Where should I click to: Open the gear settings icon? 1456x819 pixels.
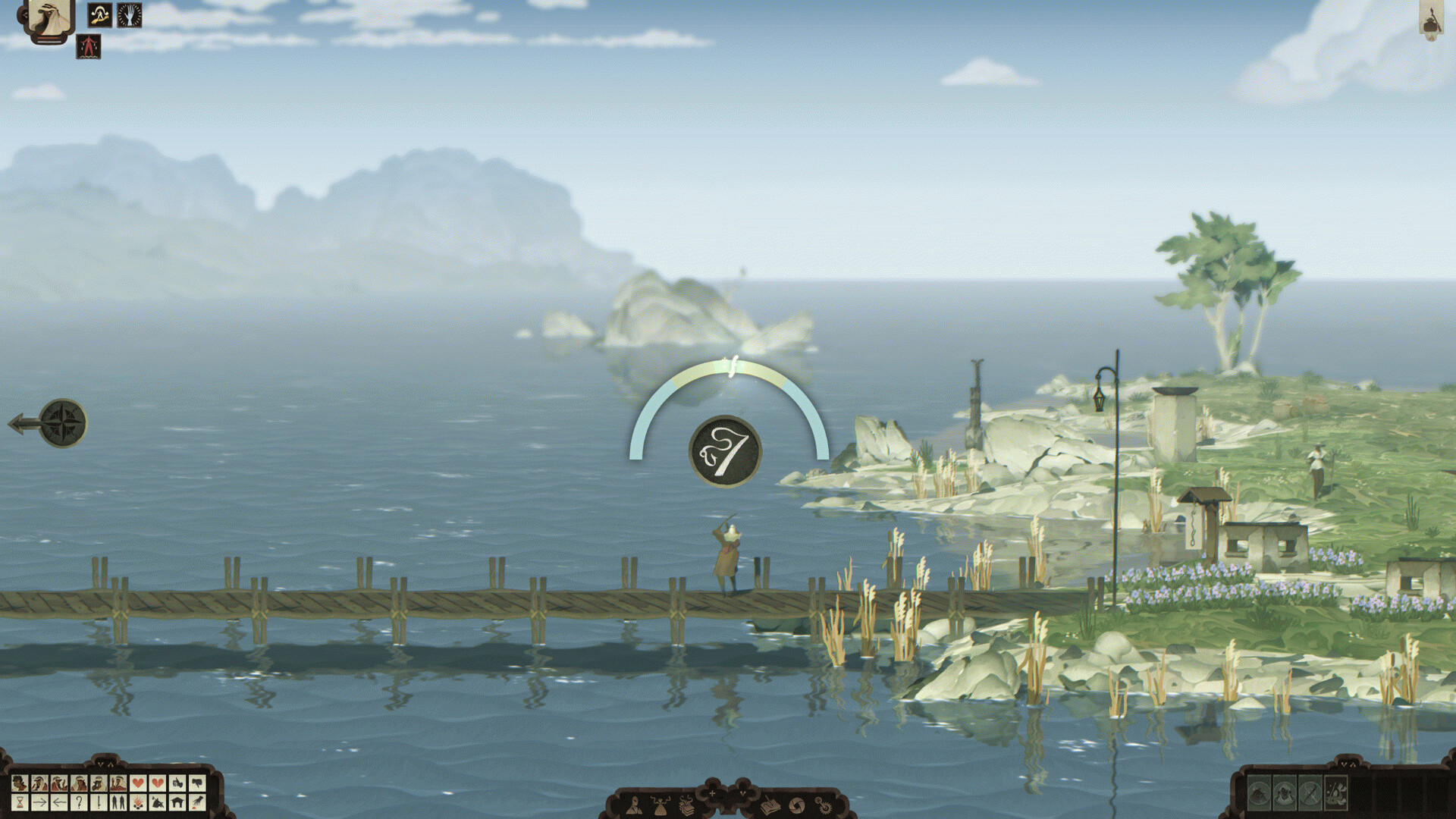(822, 804)
